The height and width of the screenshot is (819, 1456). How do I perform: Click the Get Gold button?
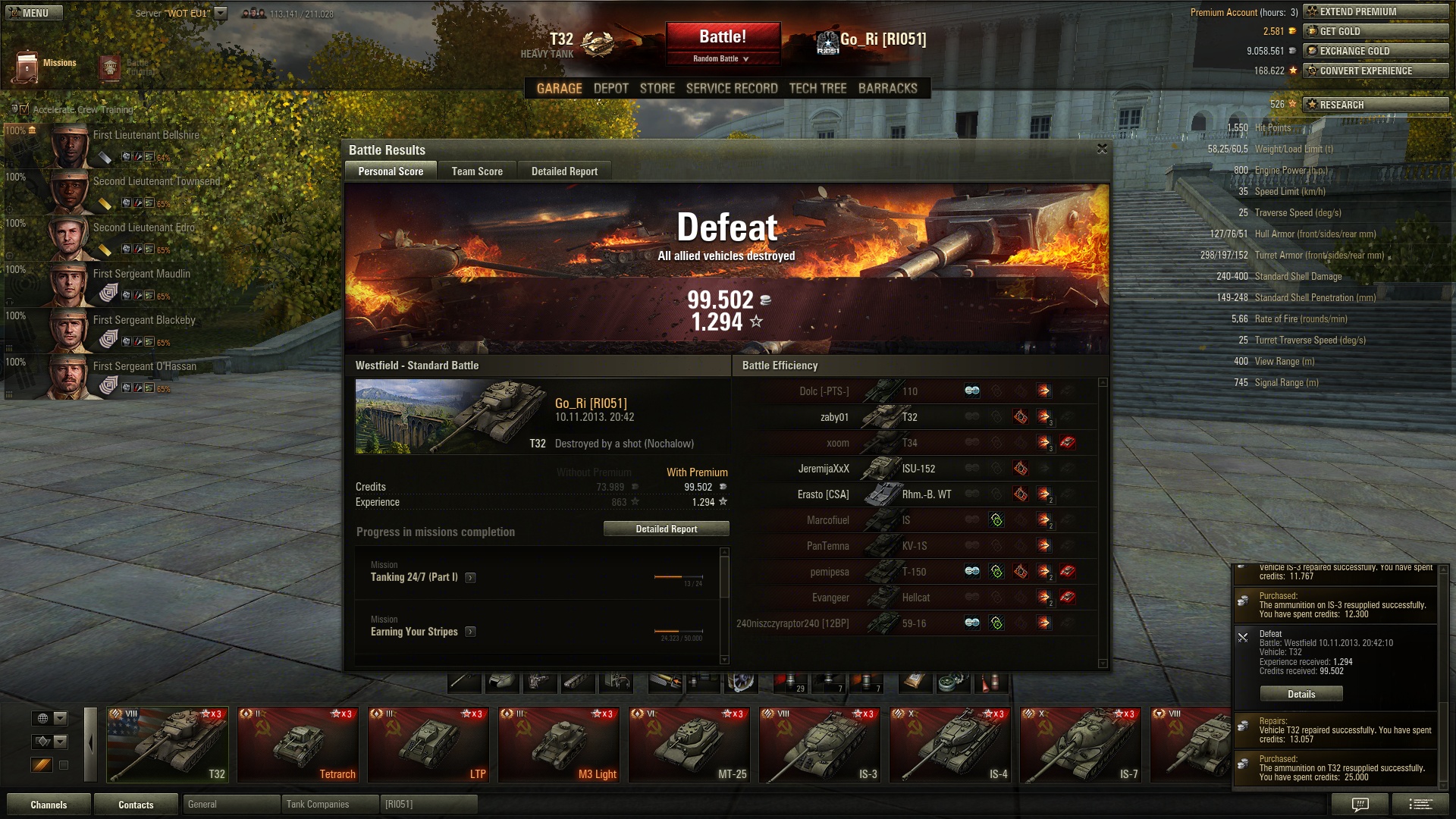pos(1375,31)
